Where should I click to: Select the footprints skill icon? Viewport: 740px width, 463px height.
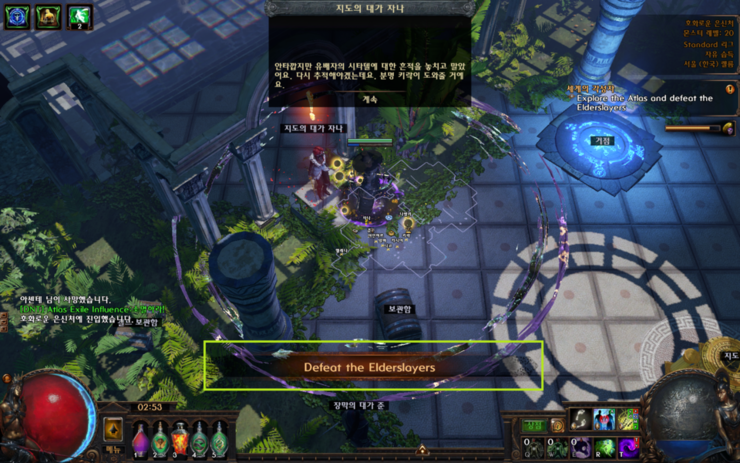(580, 420)
